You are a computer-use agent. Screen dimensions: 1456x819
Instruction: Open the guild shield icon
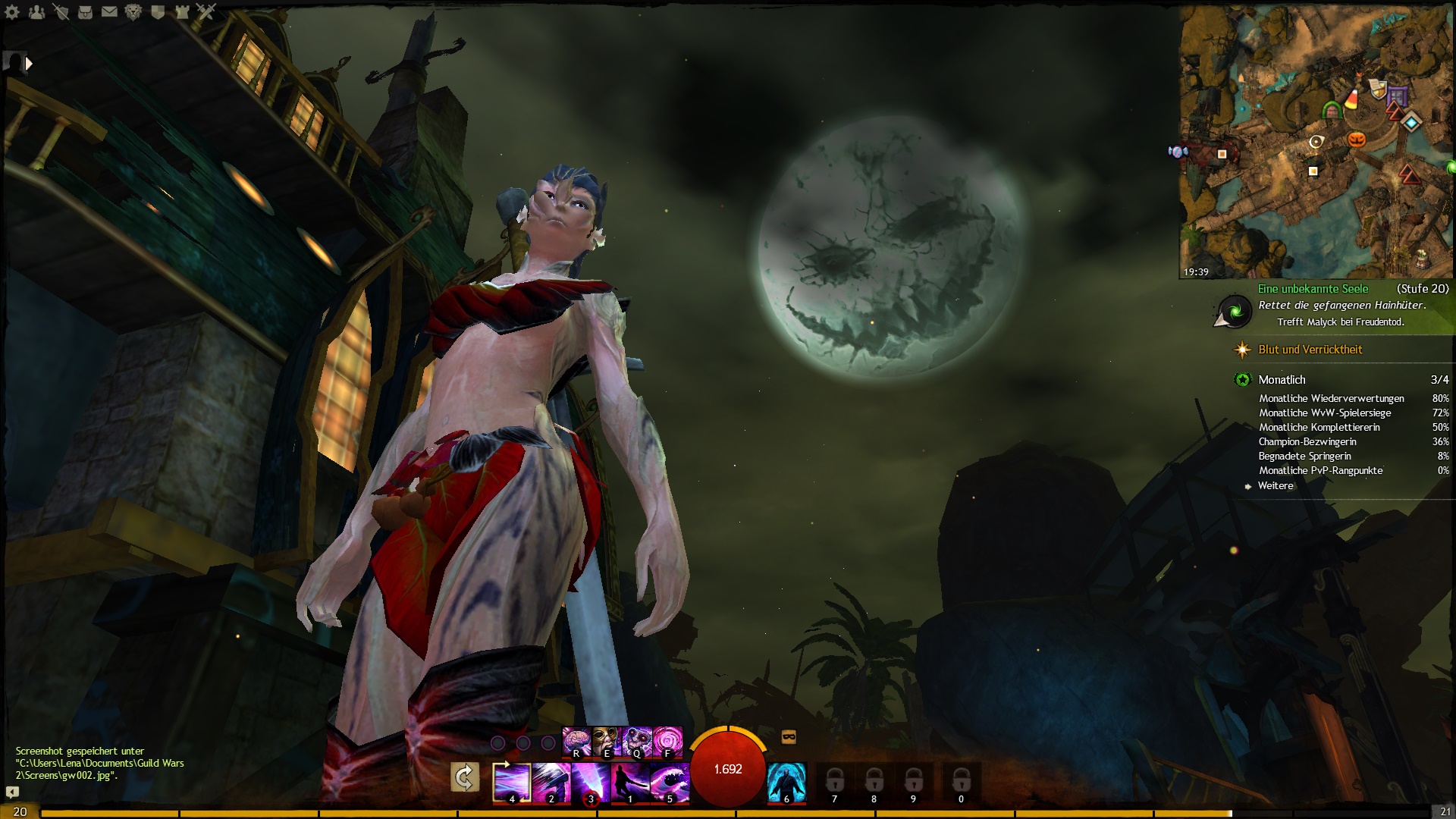click(158, 12)
